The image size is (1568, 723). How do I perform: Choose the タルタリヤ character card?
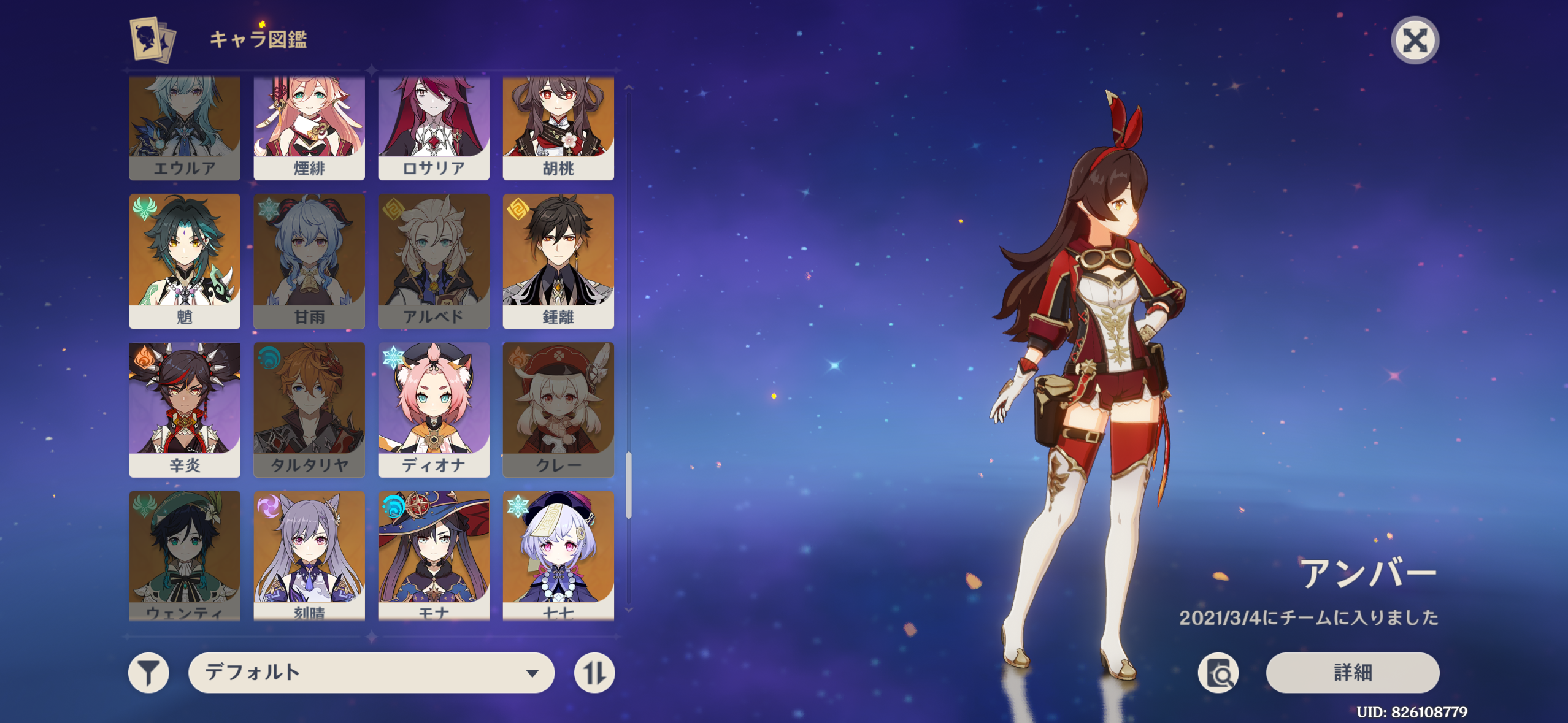pyautogui.click(x=309, y=409)
